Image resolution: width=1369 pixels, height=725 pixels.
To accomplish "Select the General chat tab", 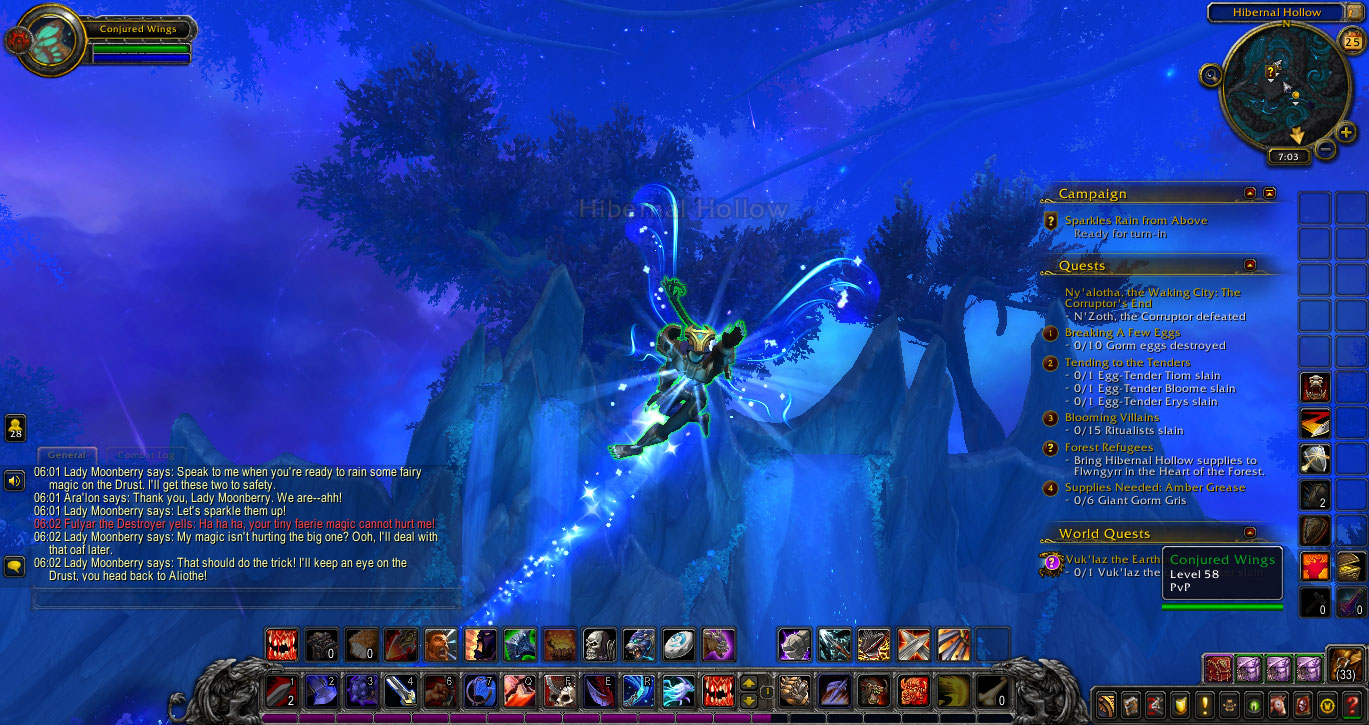I will click(x=67, y=455).
